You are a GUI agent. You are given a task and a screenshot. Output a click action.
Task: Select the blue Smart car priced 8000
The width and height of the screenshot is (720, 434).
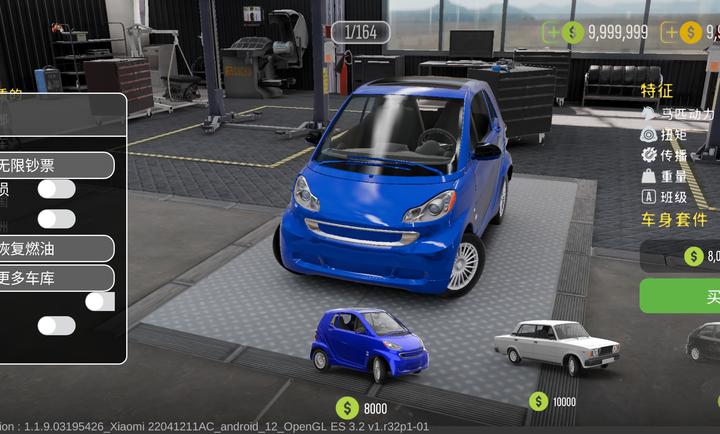pos(368,343)
